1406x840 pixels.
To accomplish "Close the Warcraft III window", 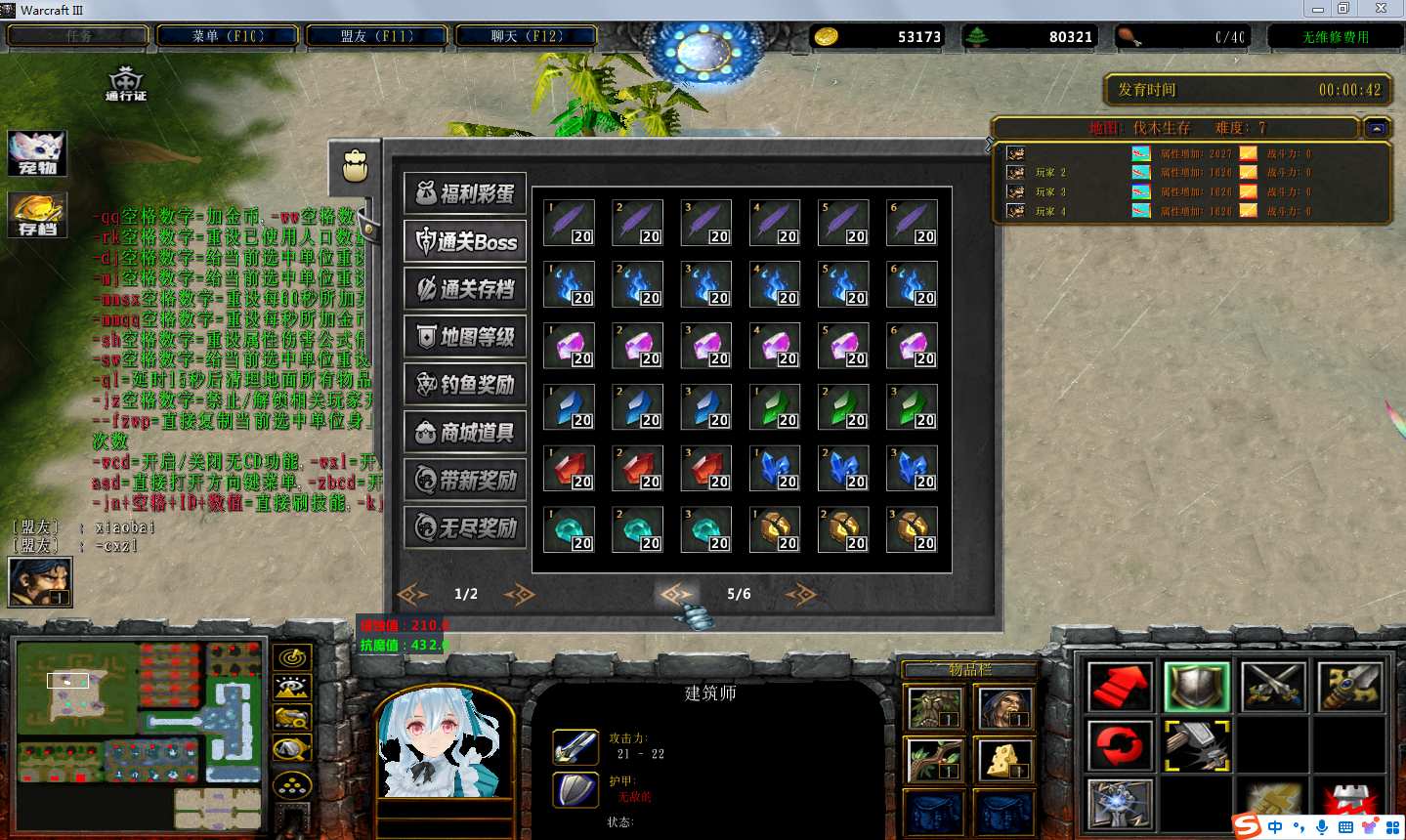I will point(1381,9).
